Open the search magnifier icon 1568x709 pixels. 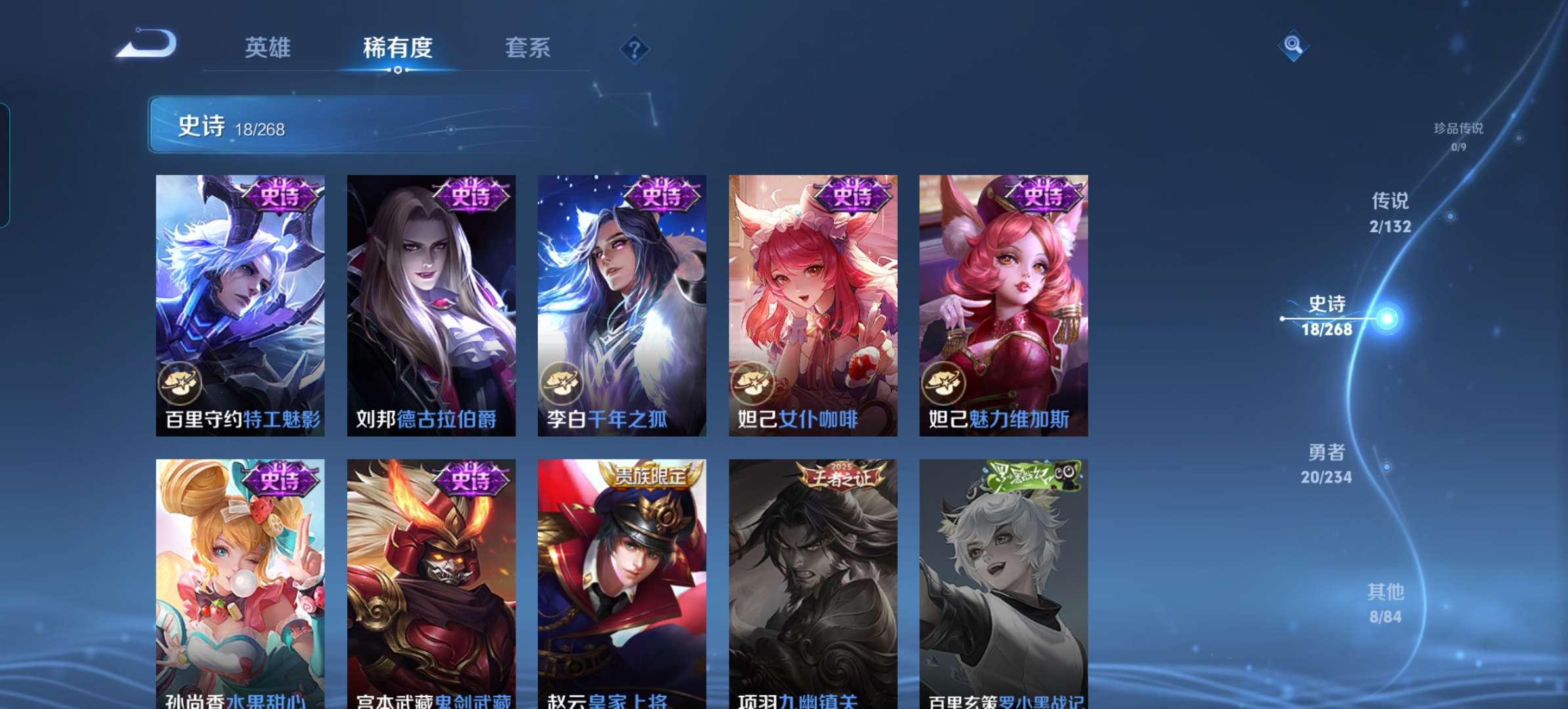click(1293, 46)
